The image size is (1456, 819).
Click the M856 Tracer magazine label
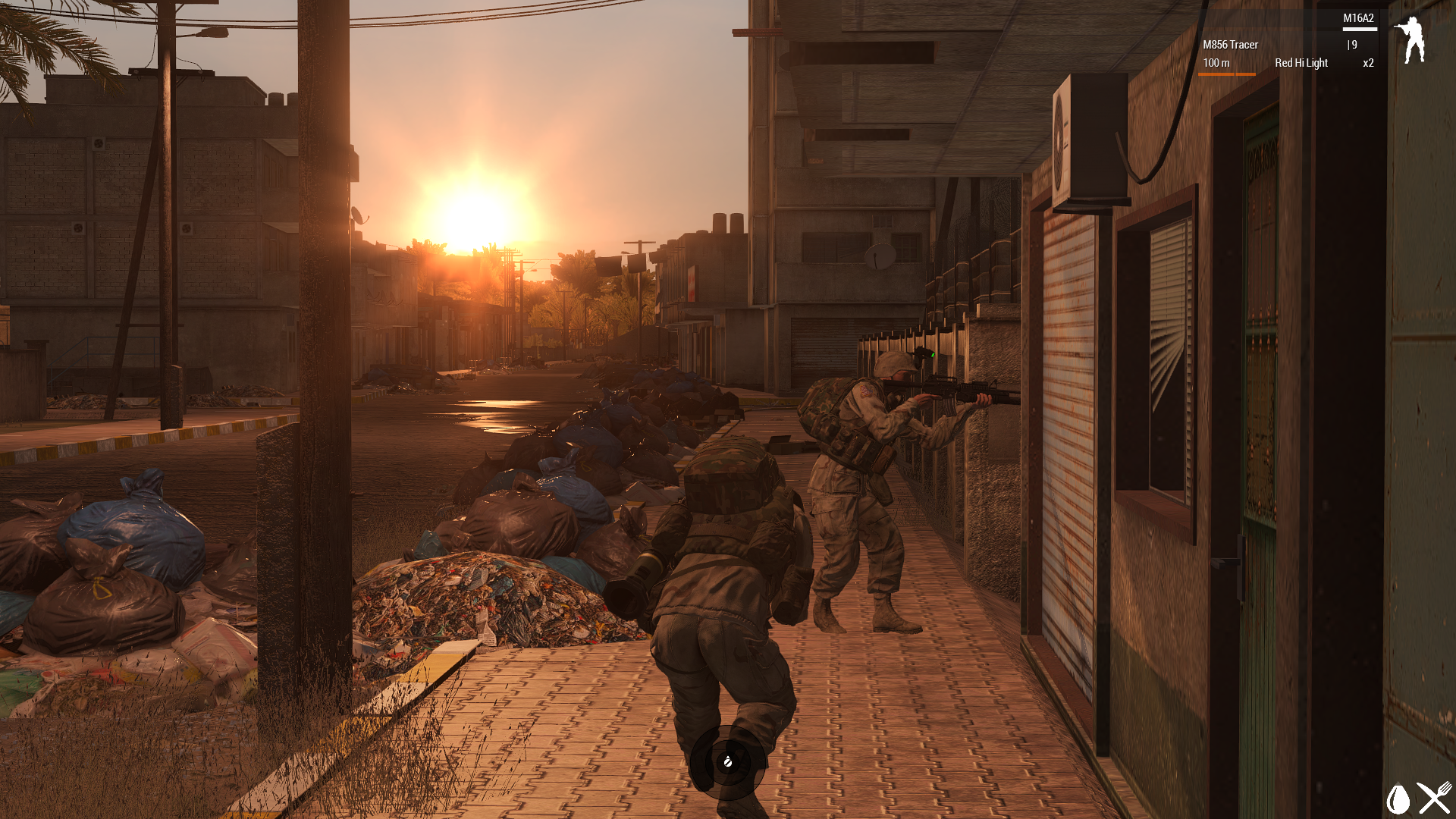click(1230, 45)
